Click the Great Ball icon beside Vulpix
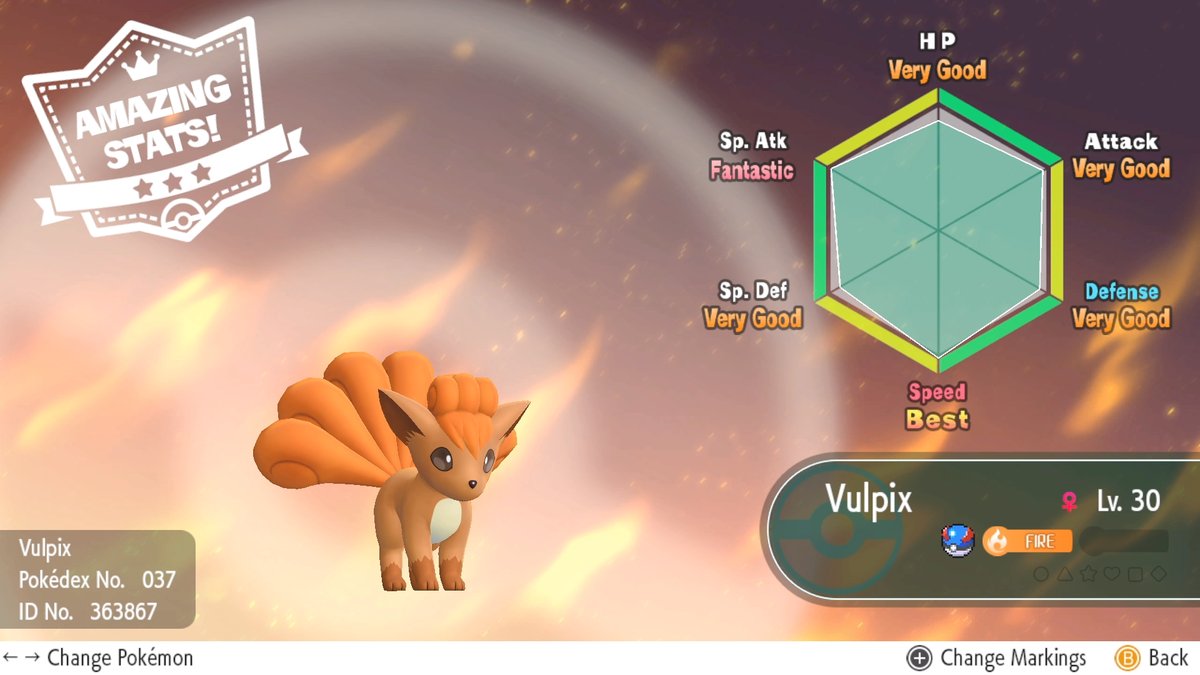Screen dimensions: 1200x675 pos(956,541)
